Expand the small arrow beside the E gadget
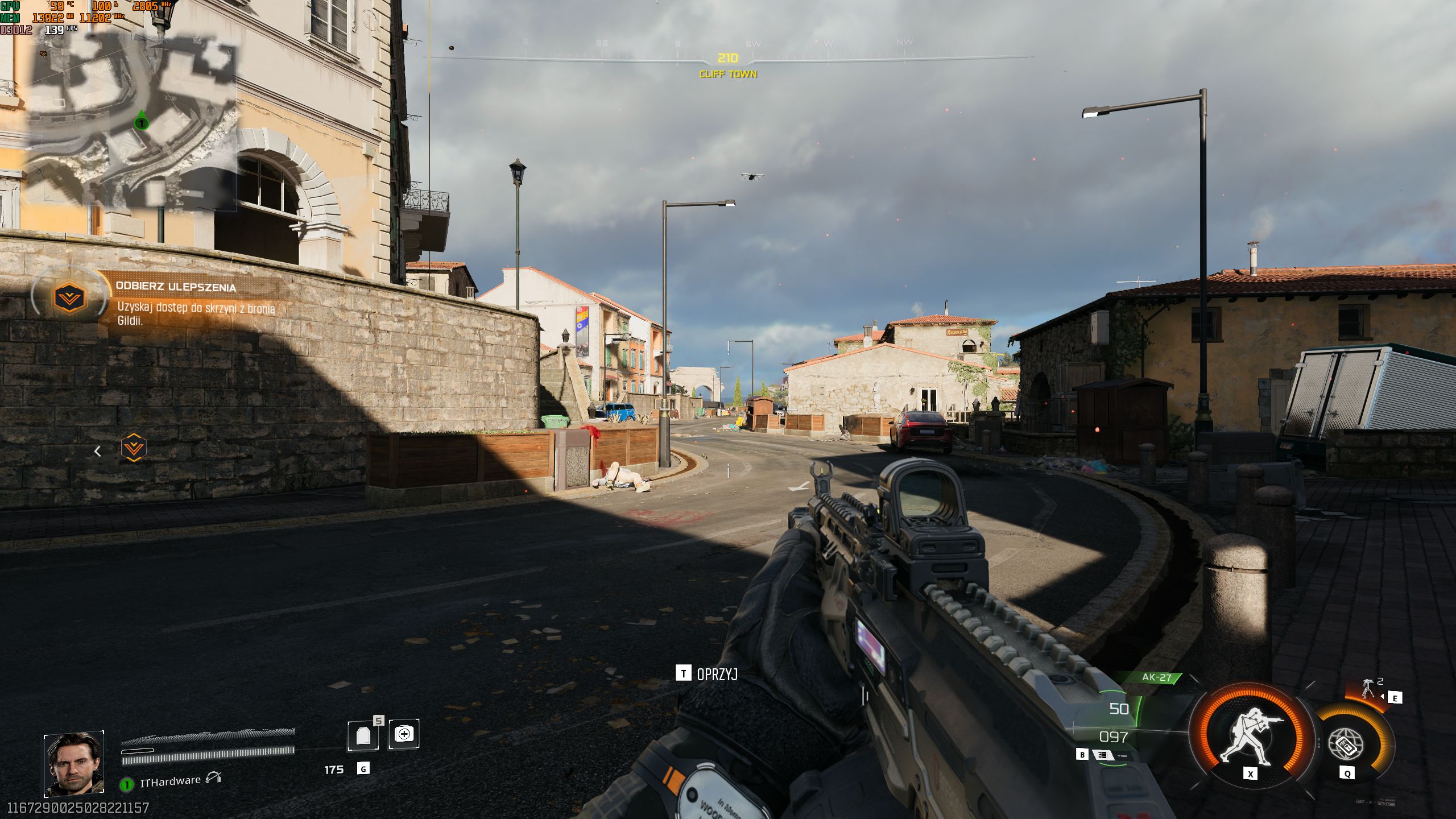 coord(1383,698)
